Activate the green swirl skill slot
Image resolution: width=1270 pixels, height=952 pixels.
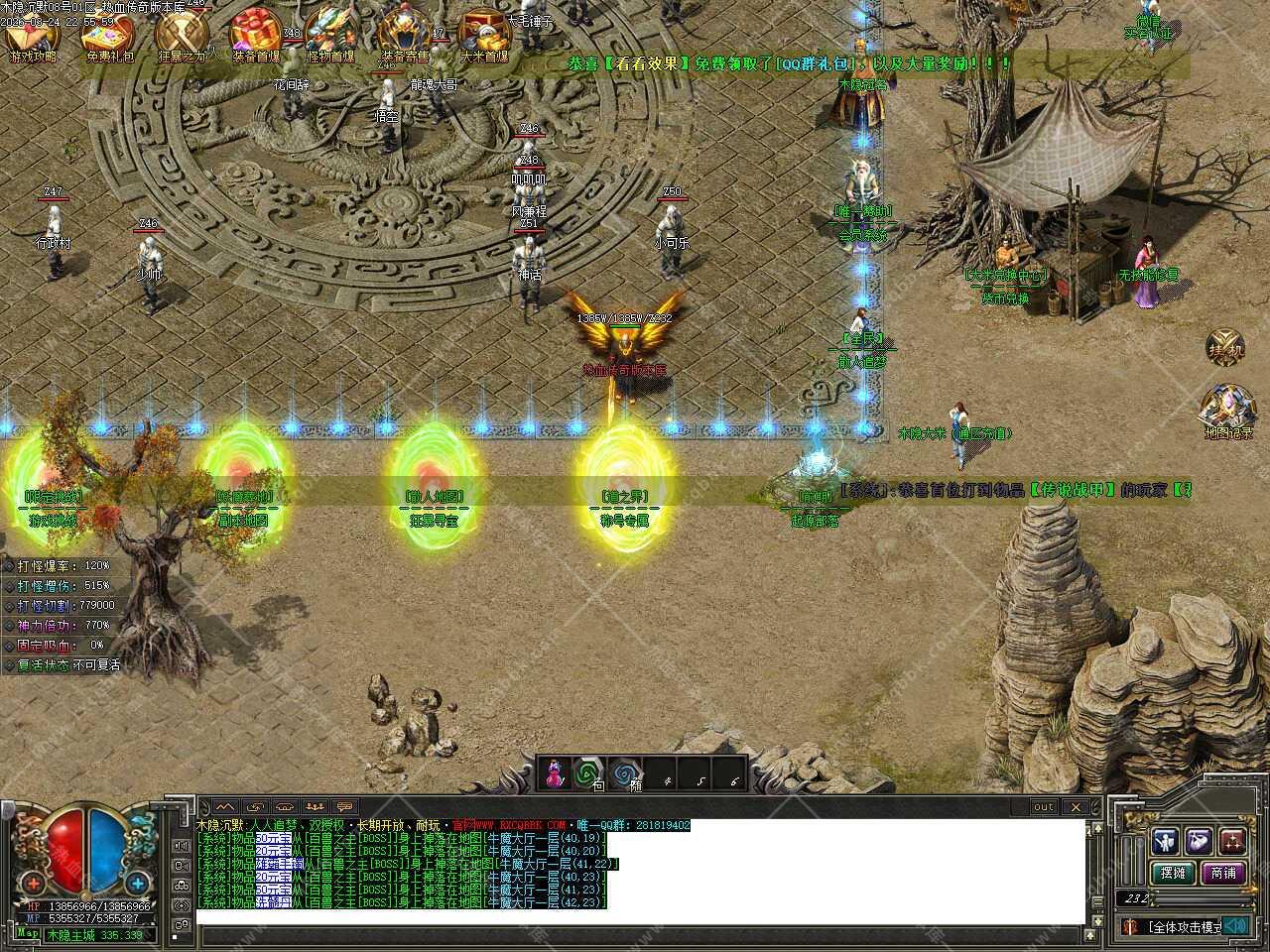[591, 773]
